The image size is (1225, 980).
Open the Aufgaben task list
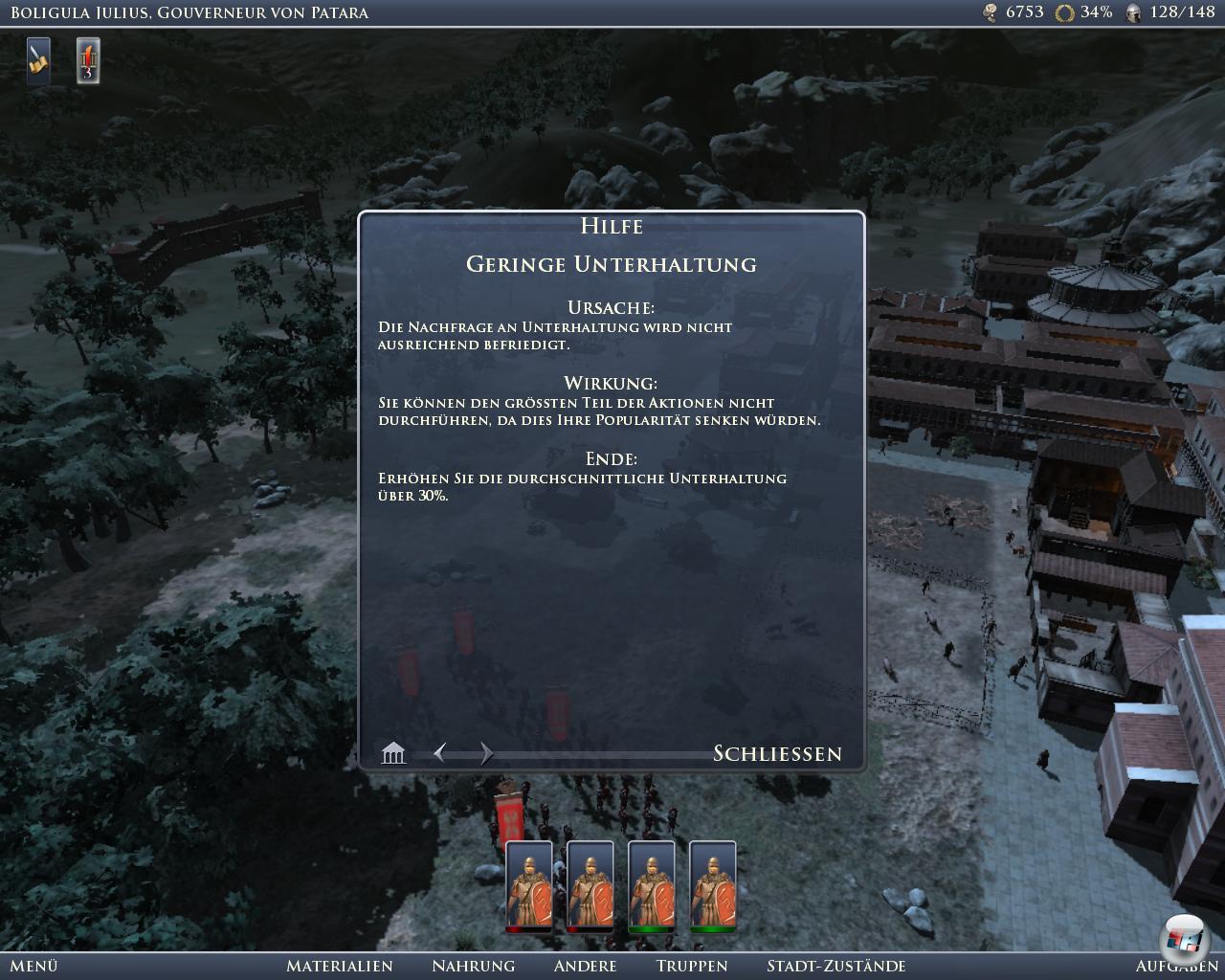1176,967
